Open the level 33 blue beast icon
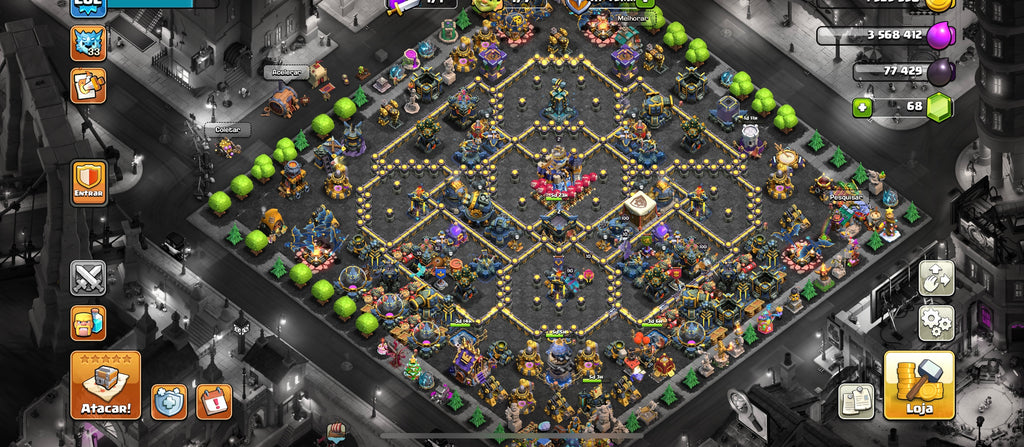 click(88, 43)
